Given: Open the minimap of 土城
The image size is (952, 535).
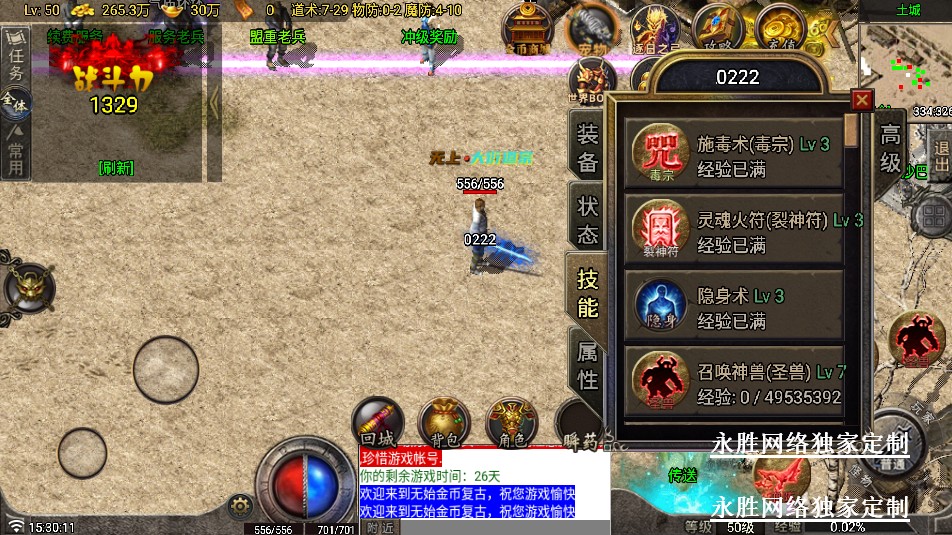Looking at the screenshot, I should click(905, 60).
